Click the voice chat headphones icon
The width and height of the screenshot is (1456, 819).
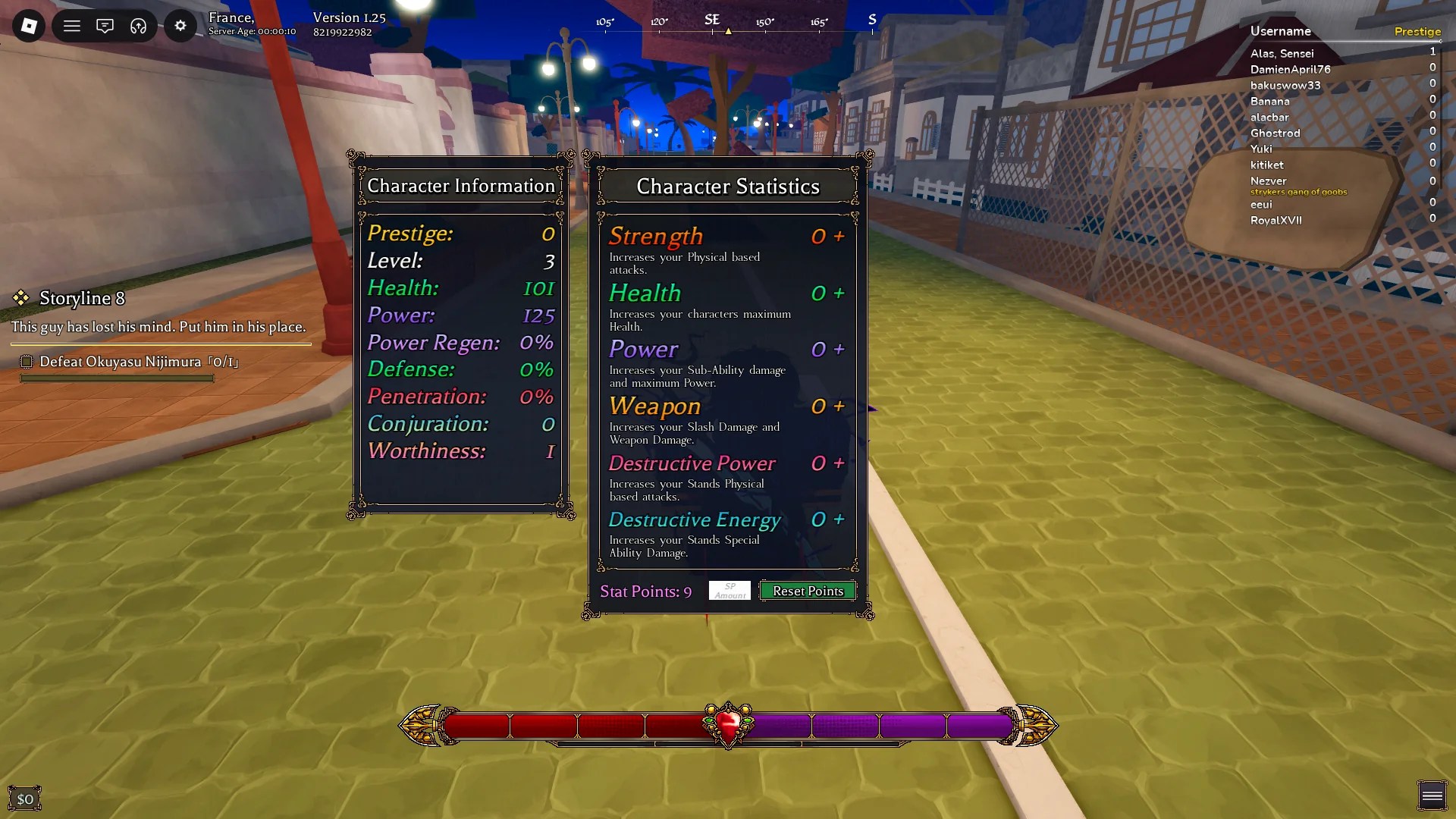point(139,25)
